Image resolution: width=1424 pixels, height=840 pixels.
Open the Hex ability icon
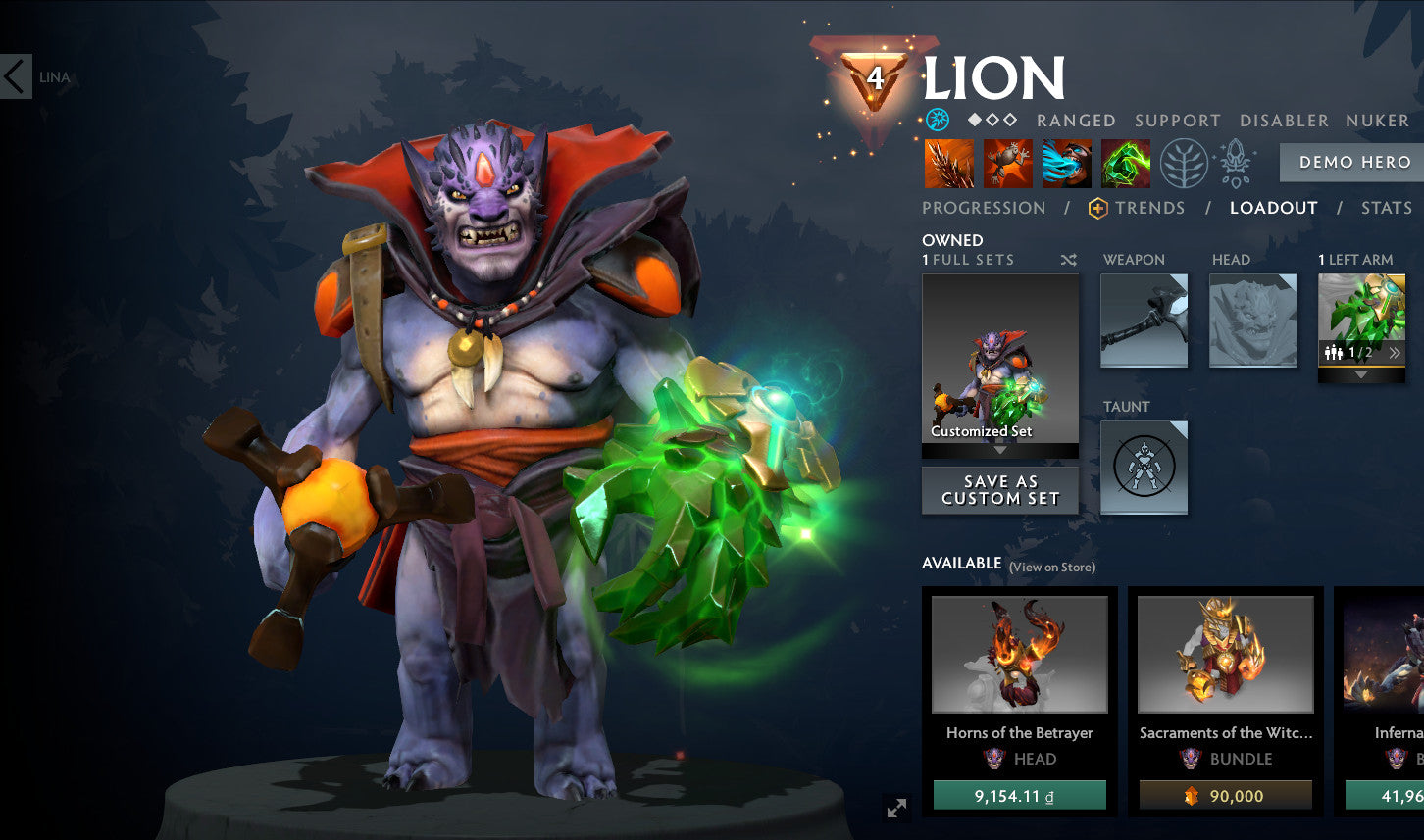point(1008,163)
